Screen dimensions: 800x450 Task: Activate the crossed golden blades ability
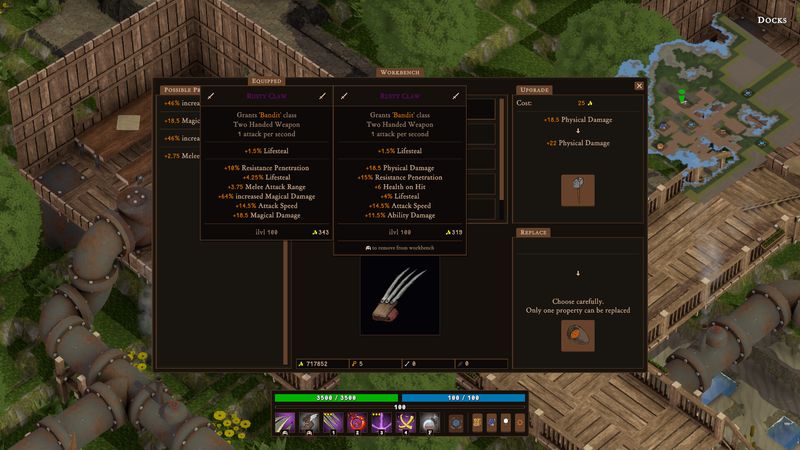point(405,424)
